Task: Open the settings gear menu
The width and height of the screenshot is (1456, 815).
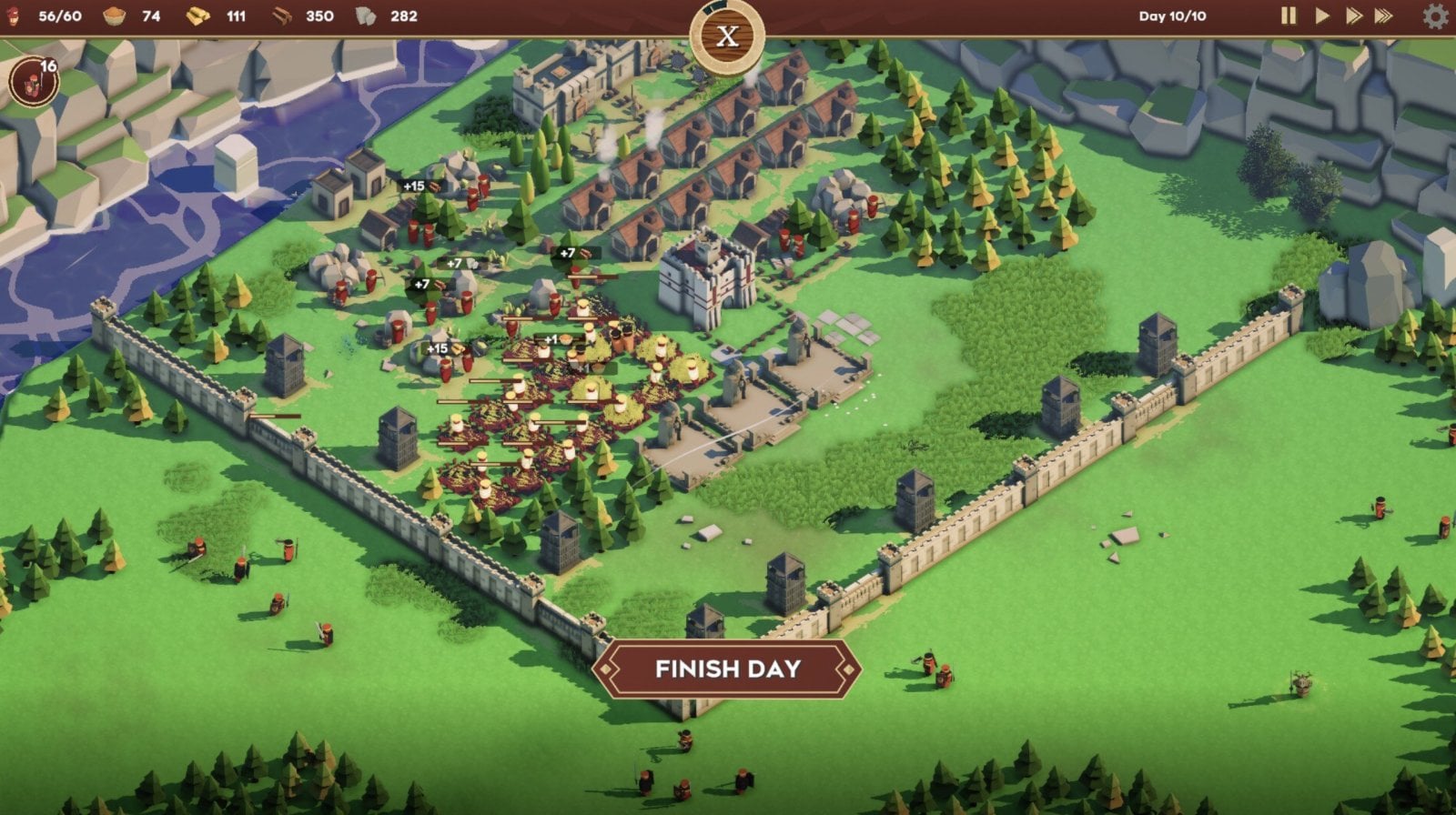Action: 1435,16
